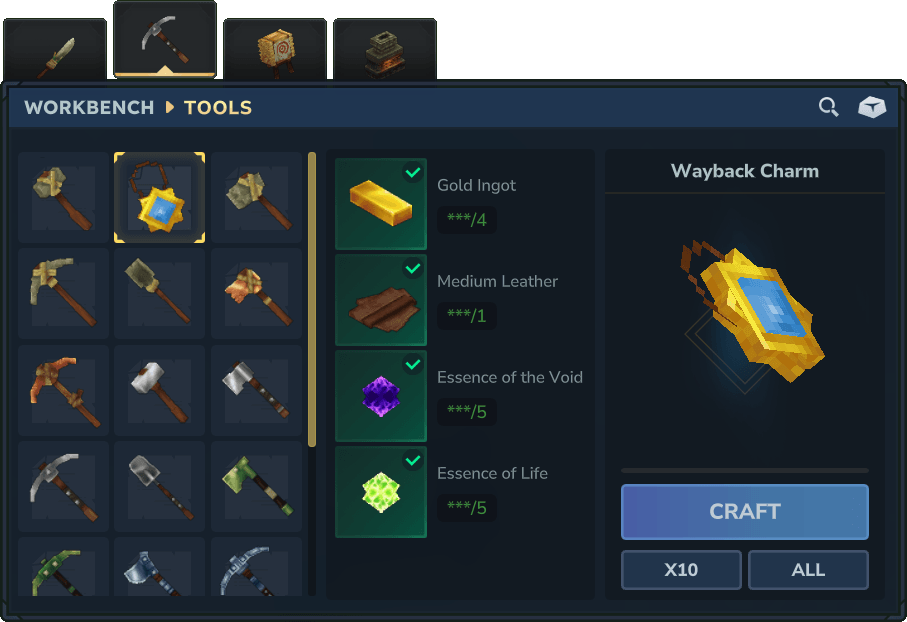The image size is (907, 622).
Task: Select the iron hammer recipe
Action: coord(160,390)
